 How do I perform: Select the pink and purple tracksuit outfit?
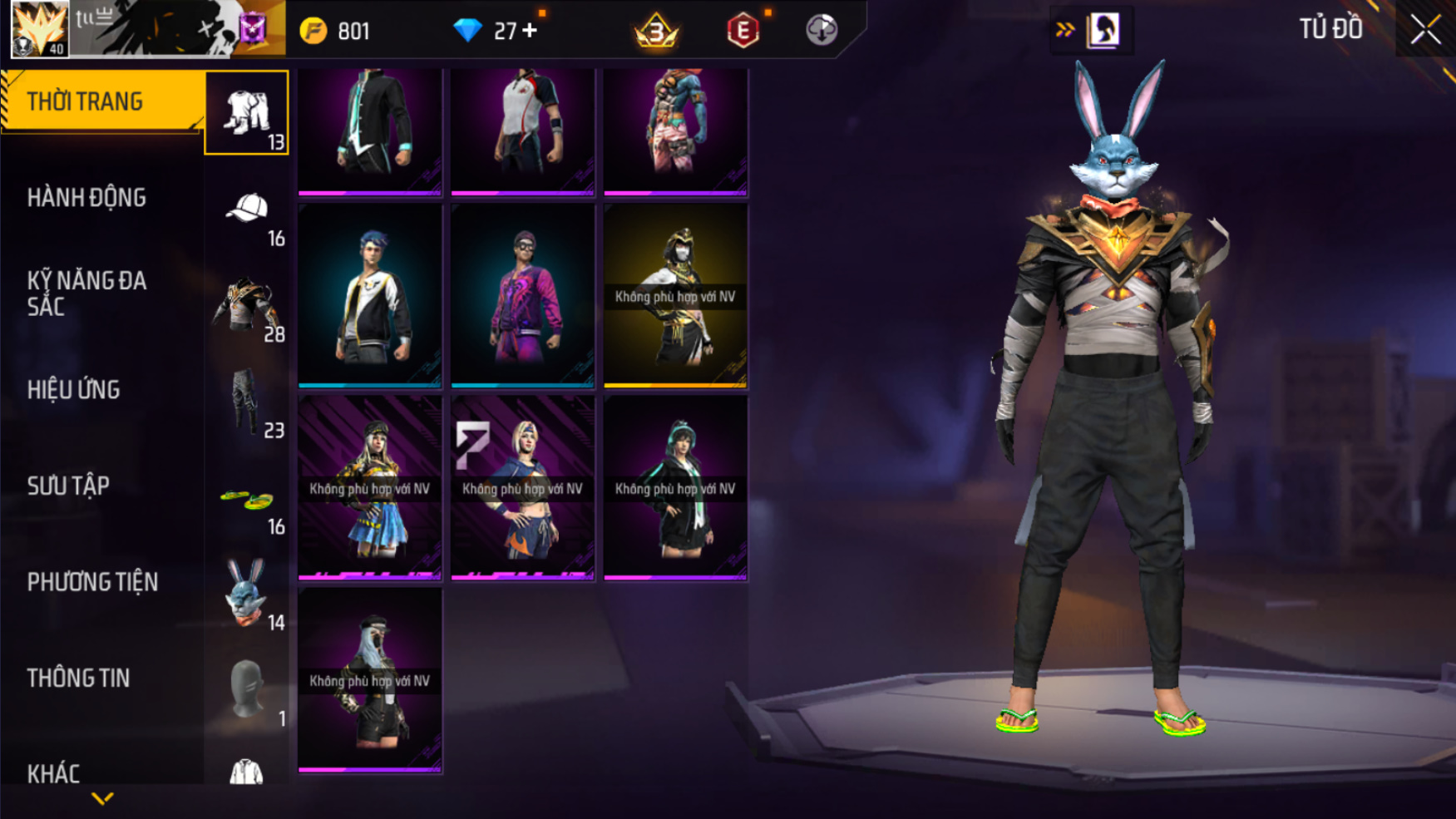click(522, 296)
